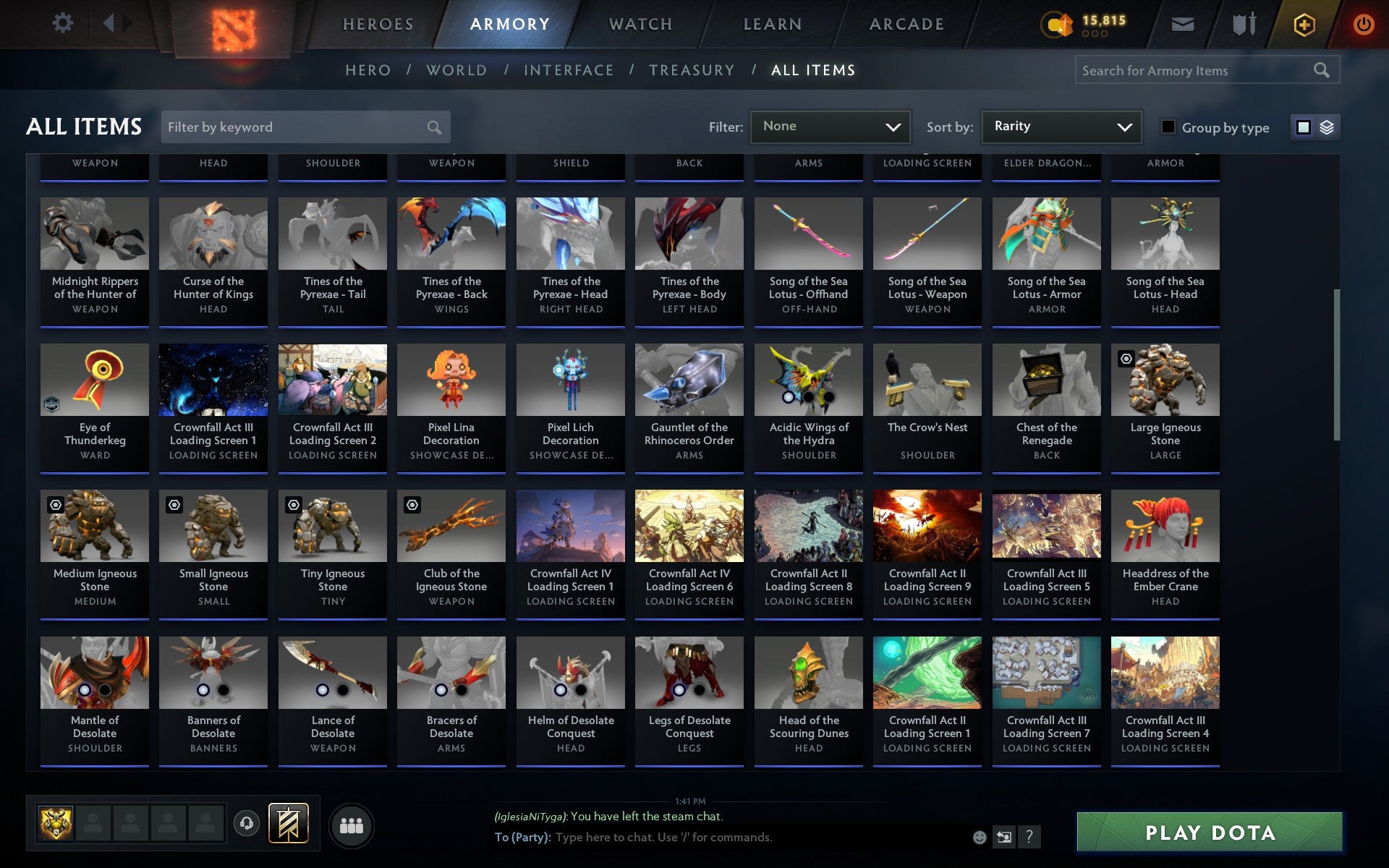Open notifications via the envelope icon
1389x868 pixels.
[1182, 23]
